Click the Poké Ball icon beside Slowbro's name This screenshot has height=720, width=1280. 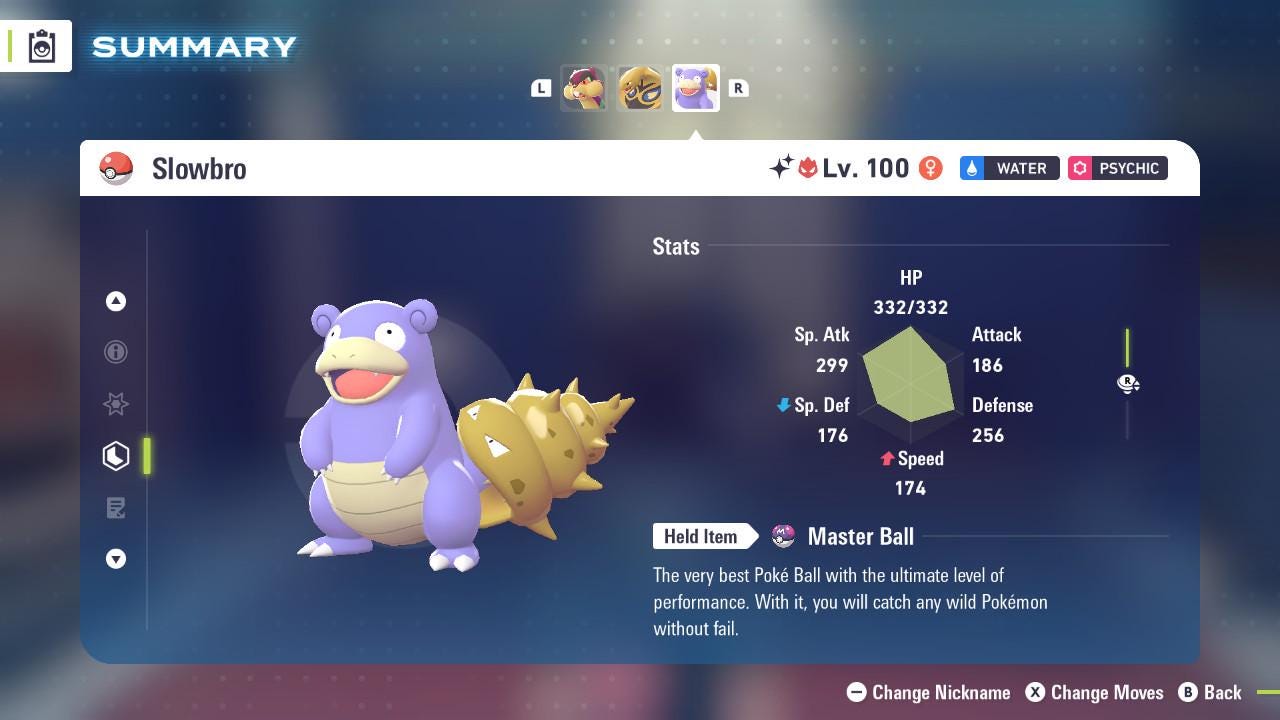point(115,168)
